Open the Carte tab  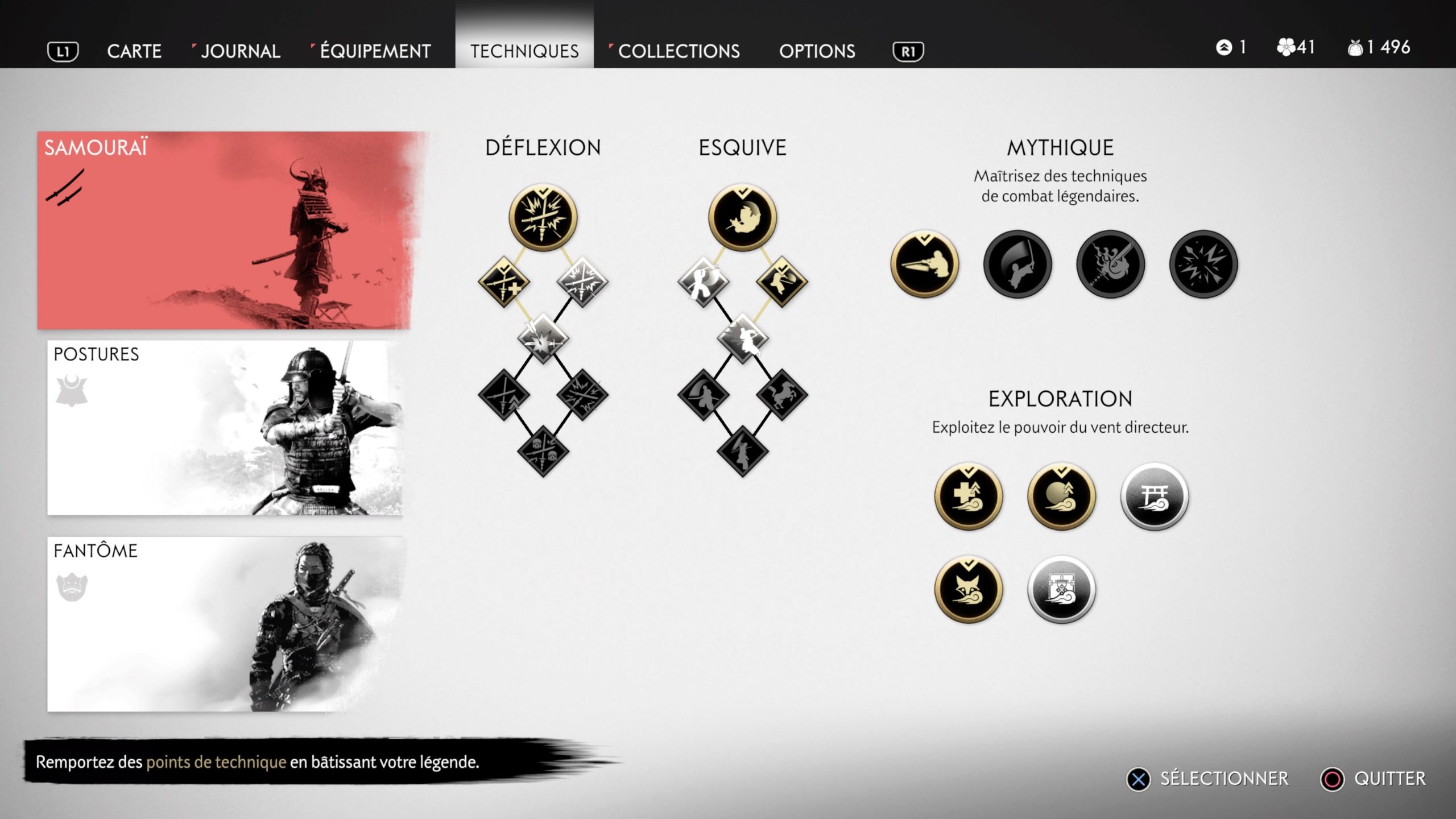click(134, 51)
